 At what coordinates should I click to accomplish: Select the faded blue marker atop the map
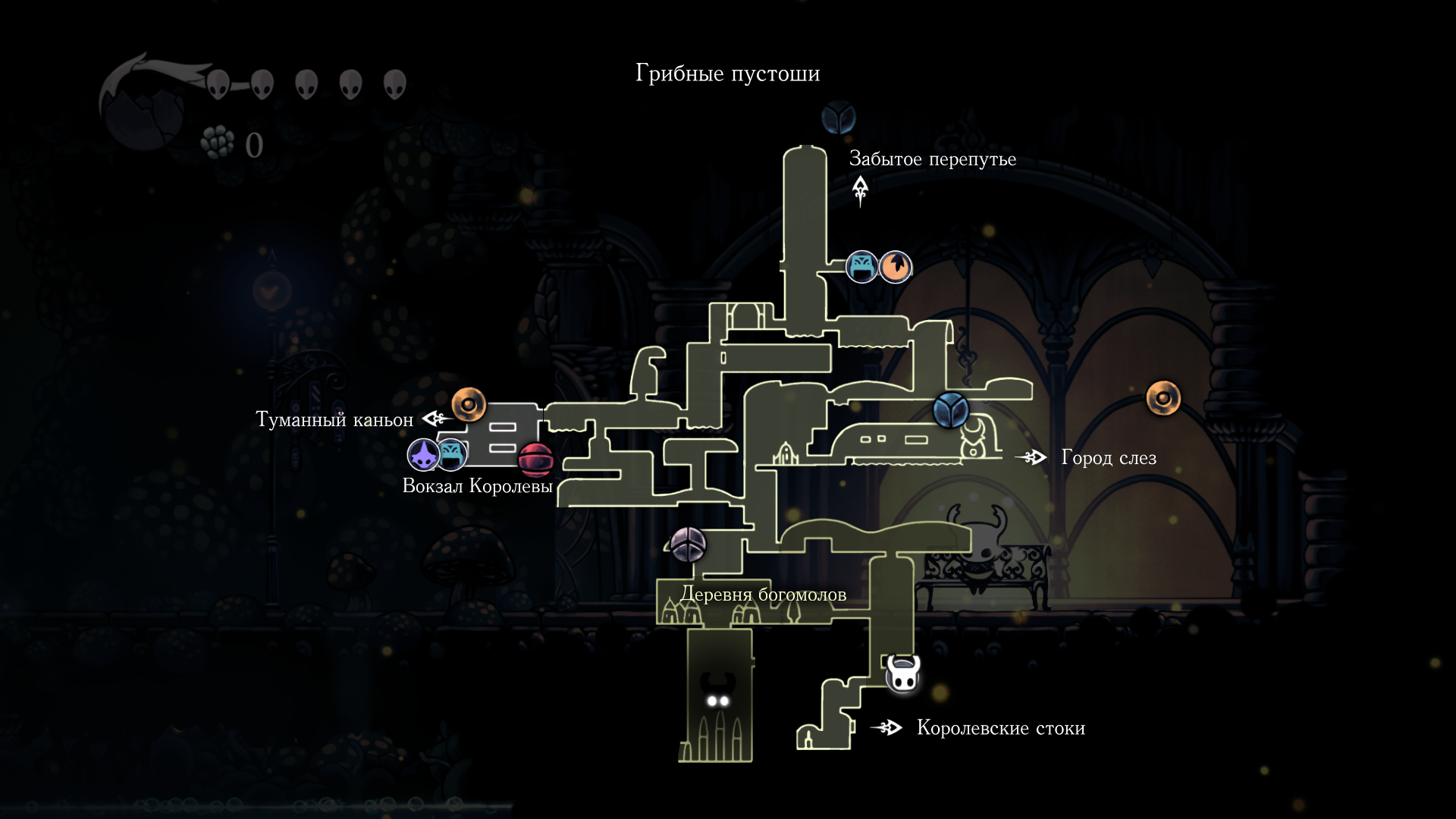coord(839,118)
